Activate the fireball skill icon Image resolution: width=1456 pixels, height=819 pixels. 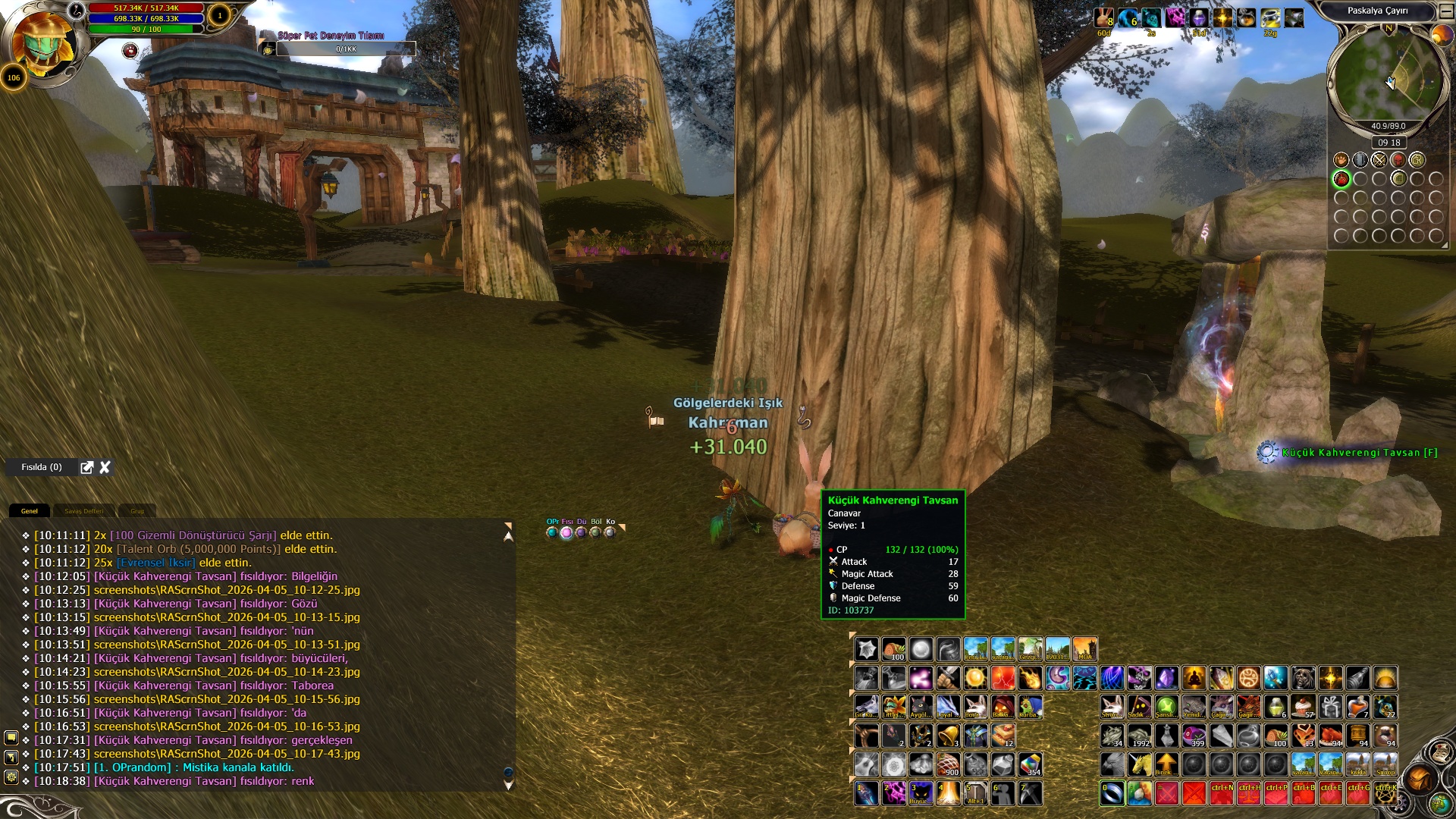pyautogui.click(x=1030, y=678)
